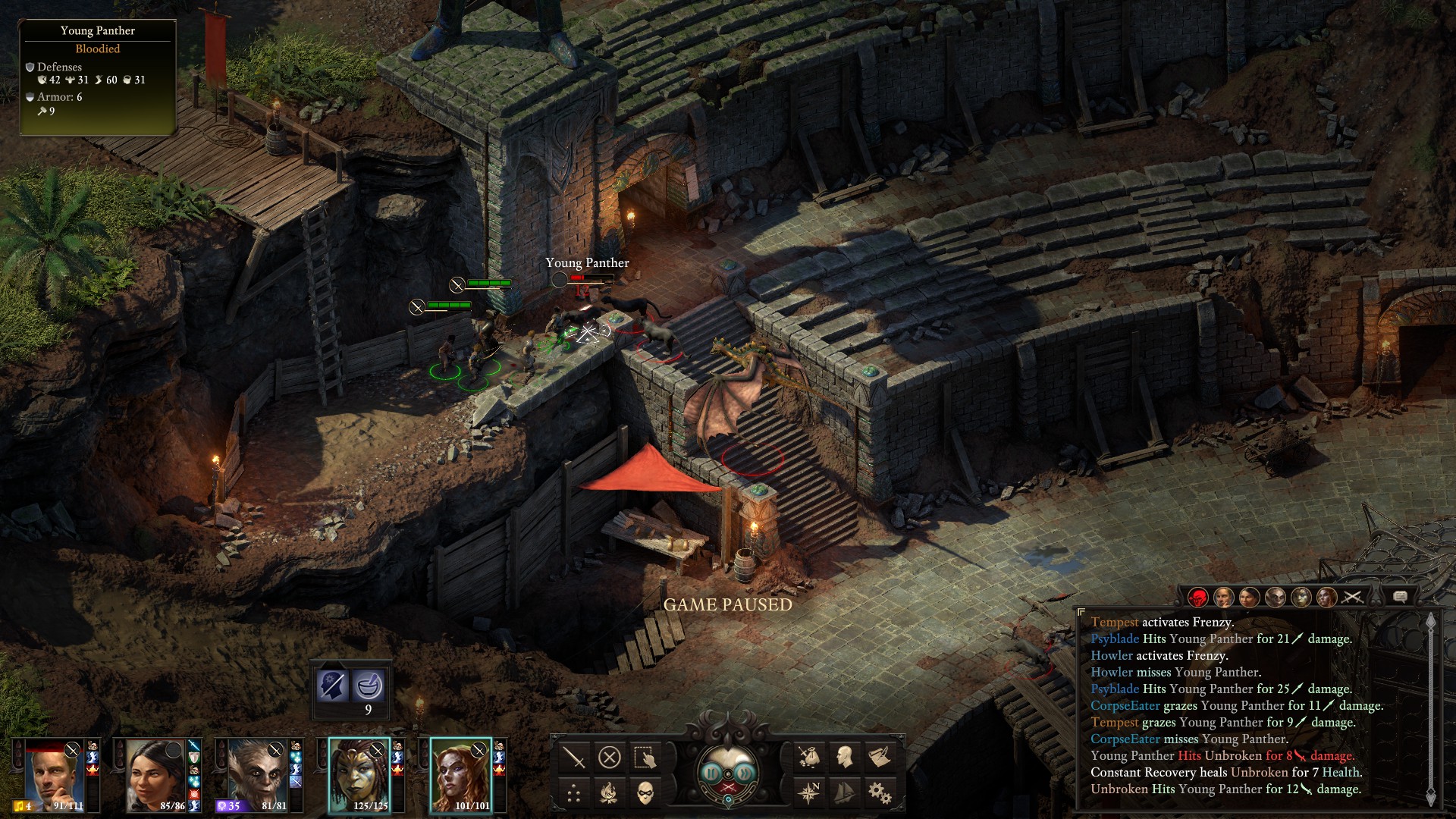Image resolution: width=1456 pixels, height=819 pixels.
Task: Cancel current action with circled X button
Action: (x=610, y=757)
